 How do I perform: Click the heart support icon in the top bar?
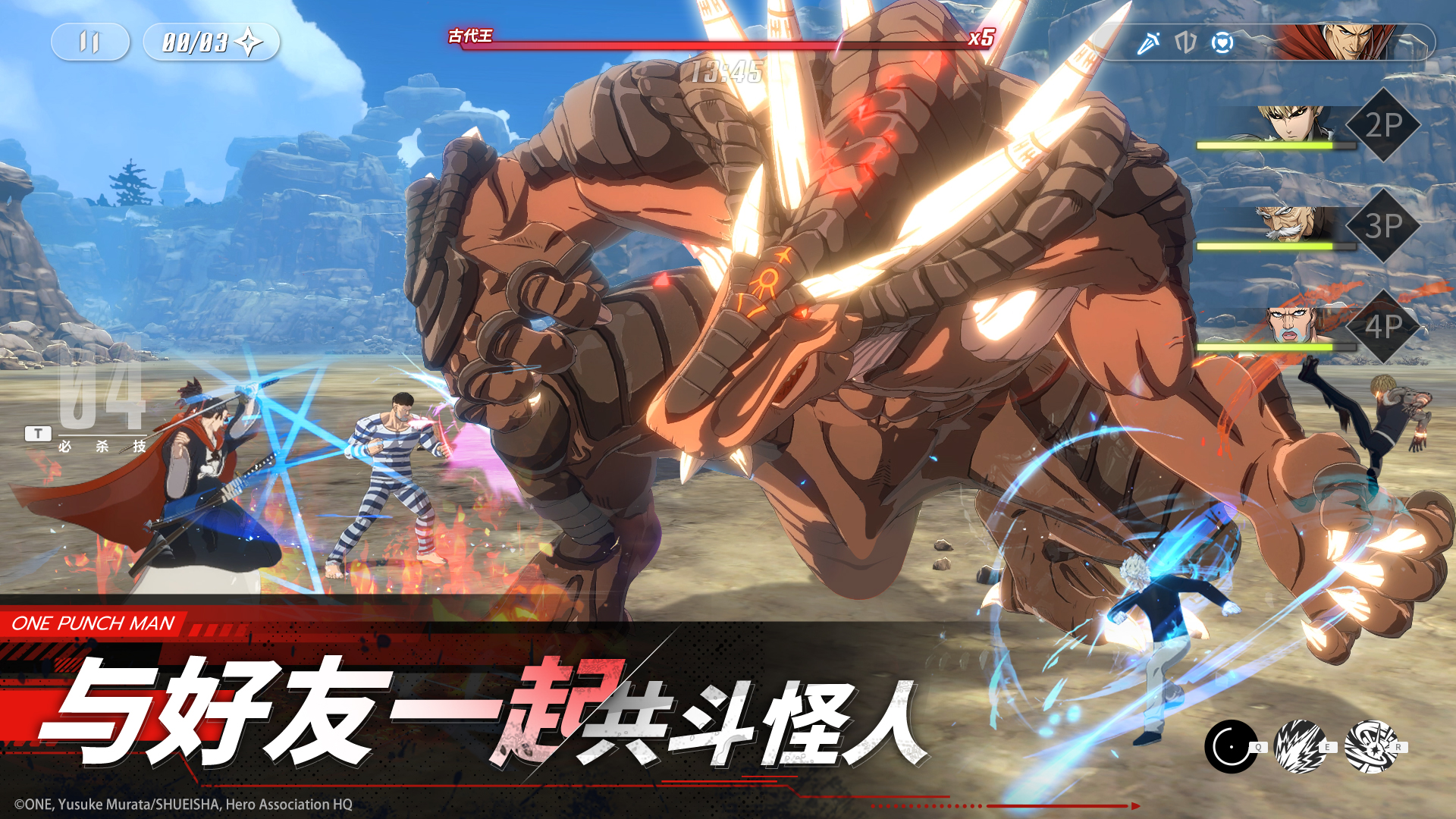(x=1222, y=43)
